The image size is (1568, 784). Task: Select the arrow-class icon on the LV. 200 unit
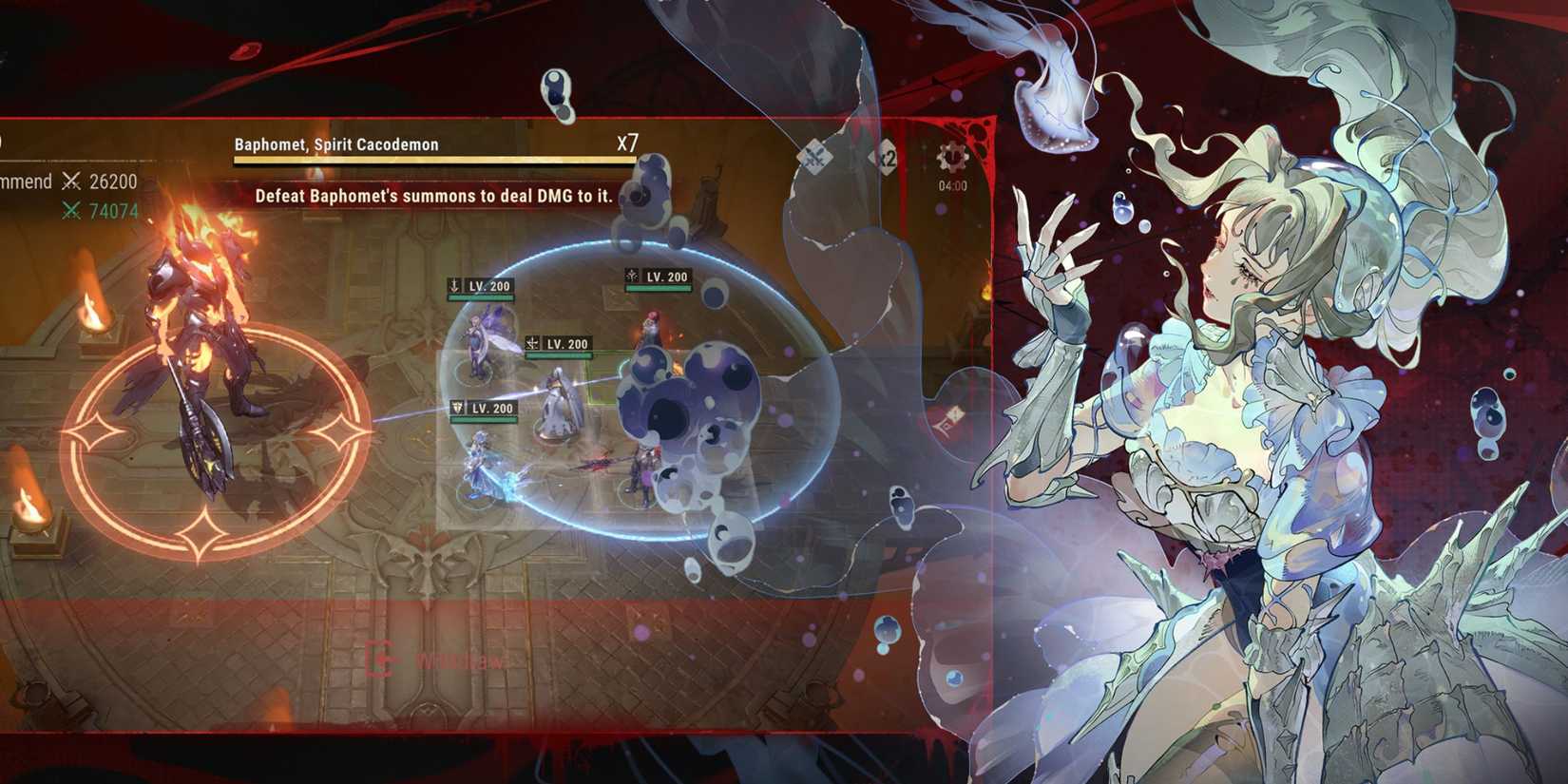[x=455, y=284]
